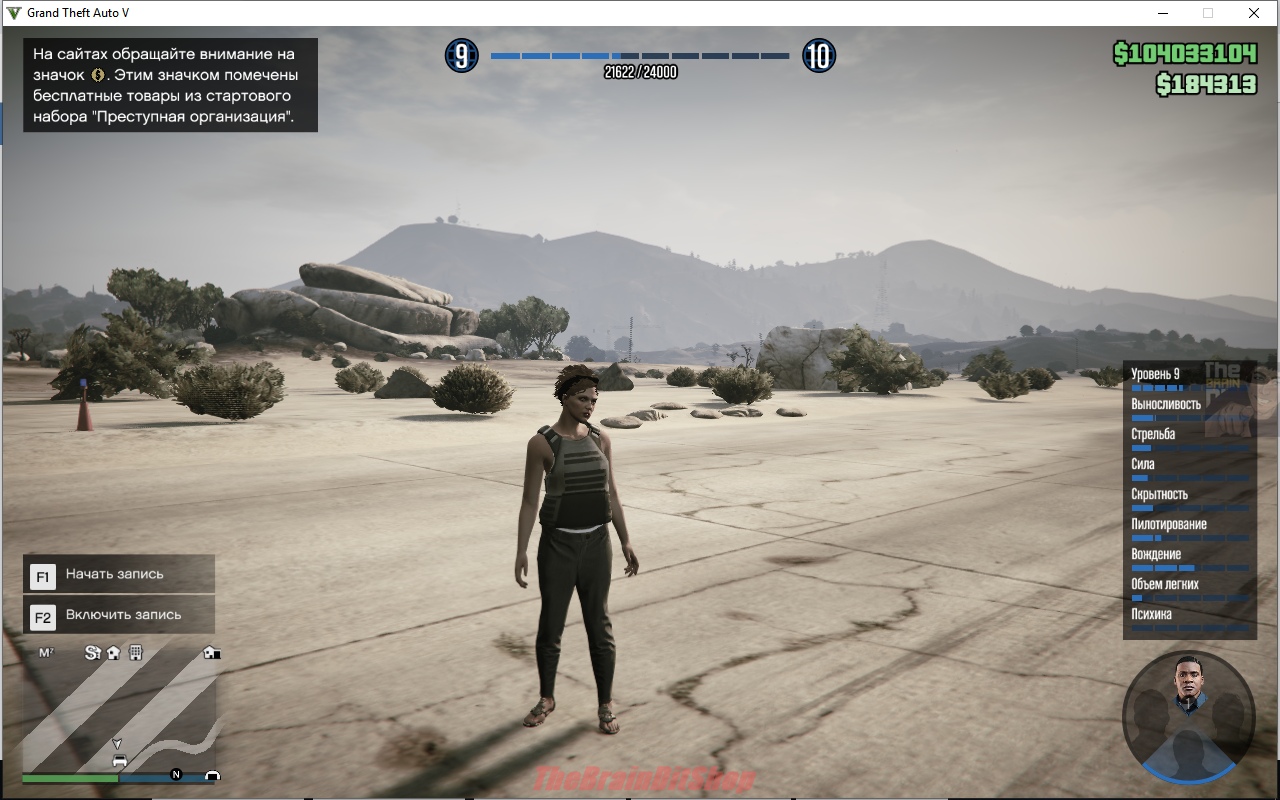Click the white car marker on the minimap
Viewport: 1280px width, 800px height.
pyautogui.click(x=120, y=761)
